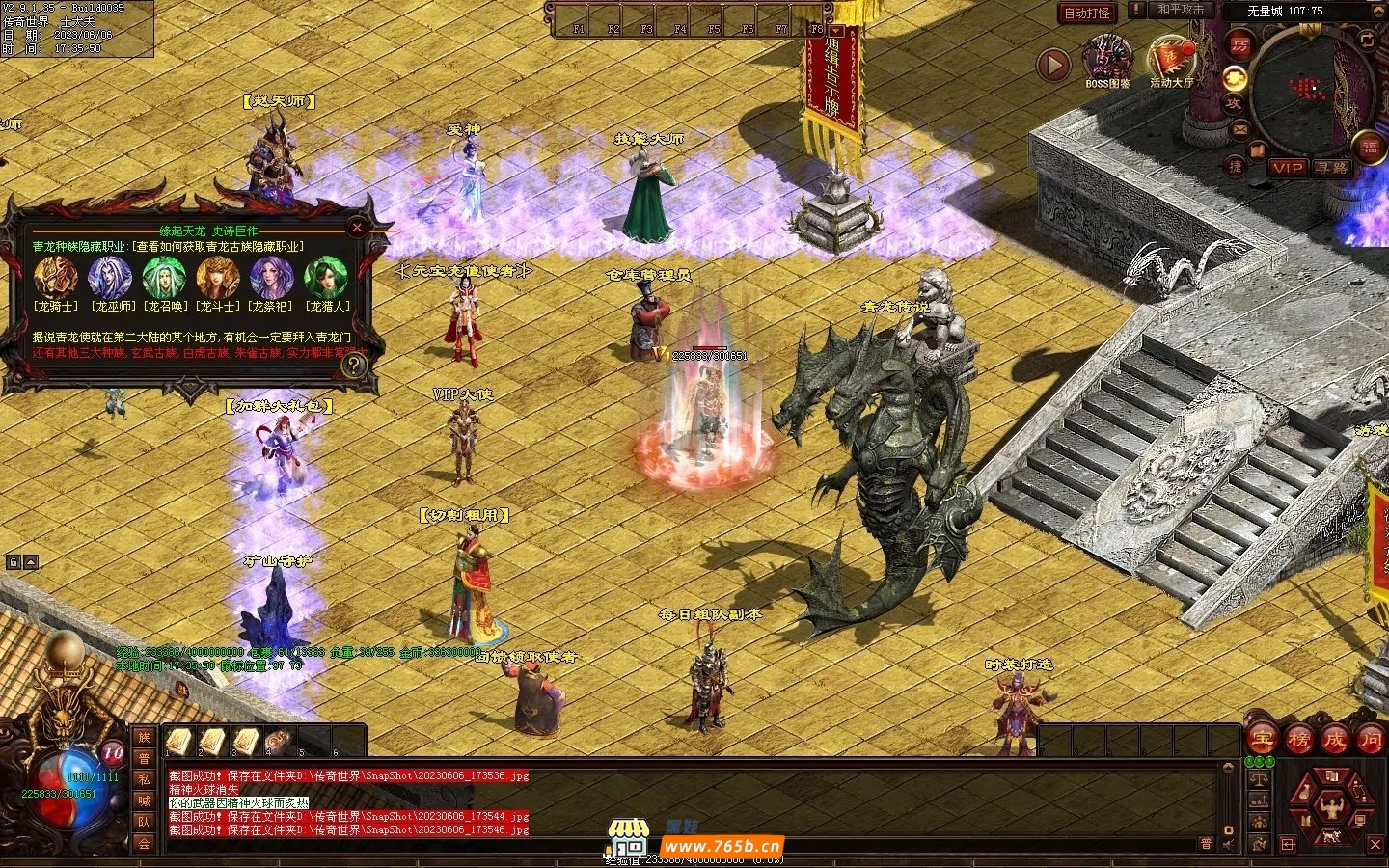Open the 宝 treasure shop button
This screenshot has width=1389, height=868.
pos(1262,740)
